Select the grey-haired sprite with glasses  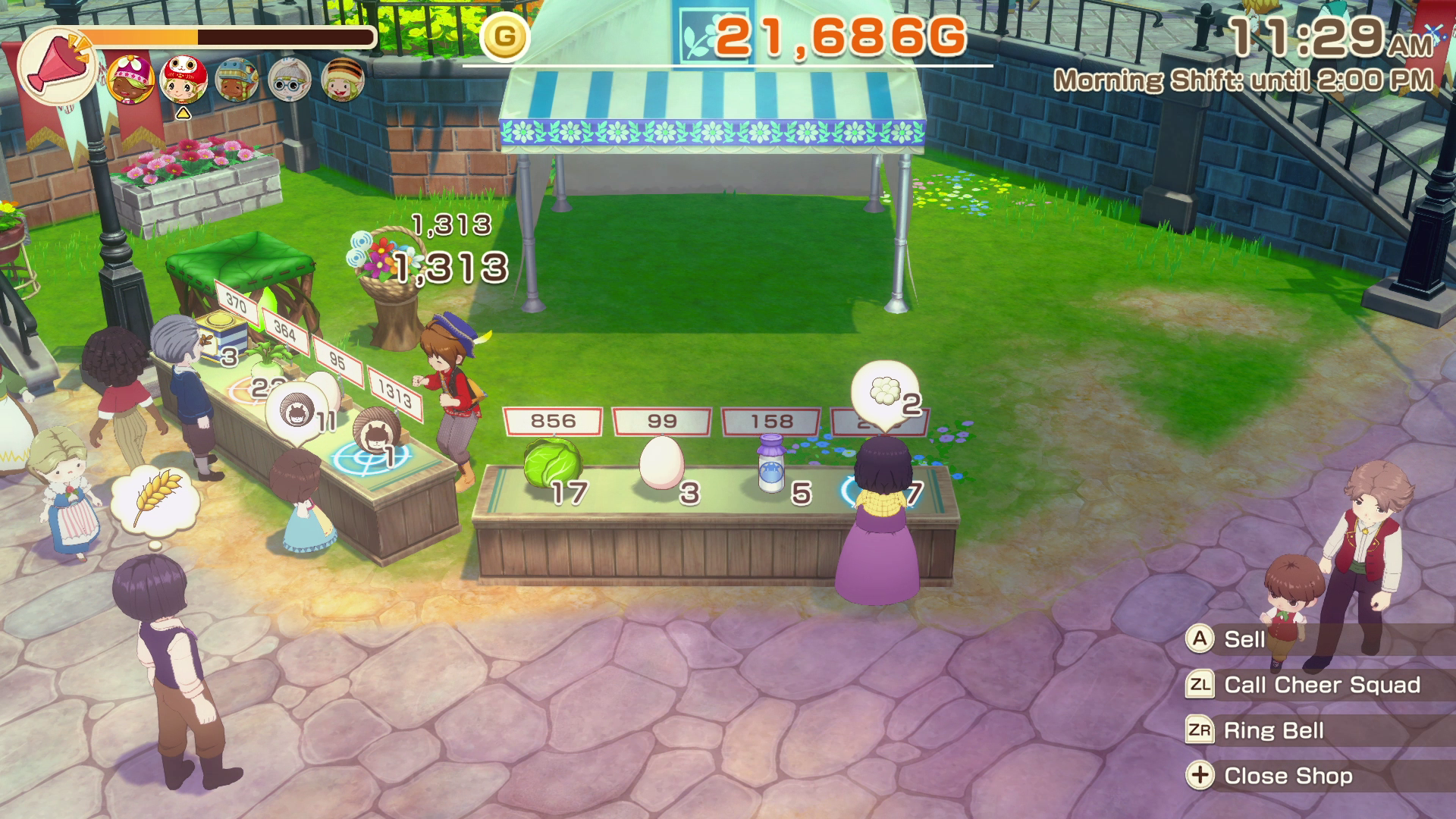(x=290, y=80)
